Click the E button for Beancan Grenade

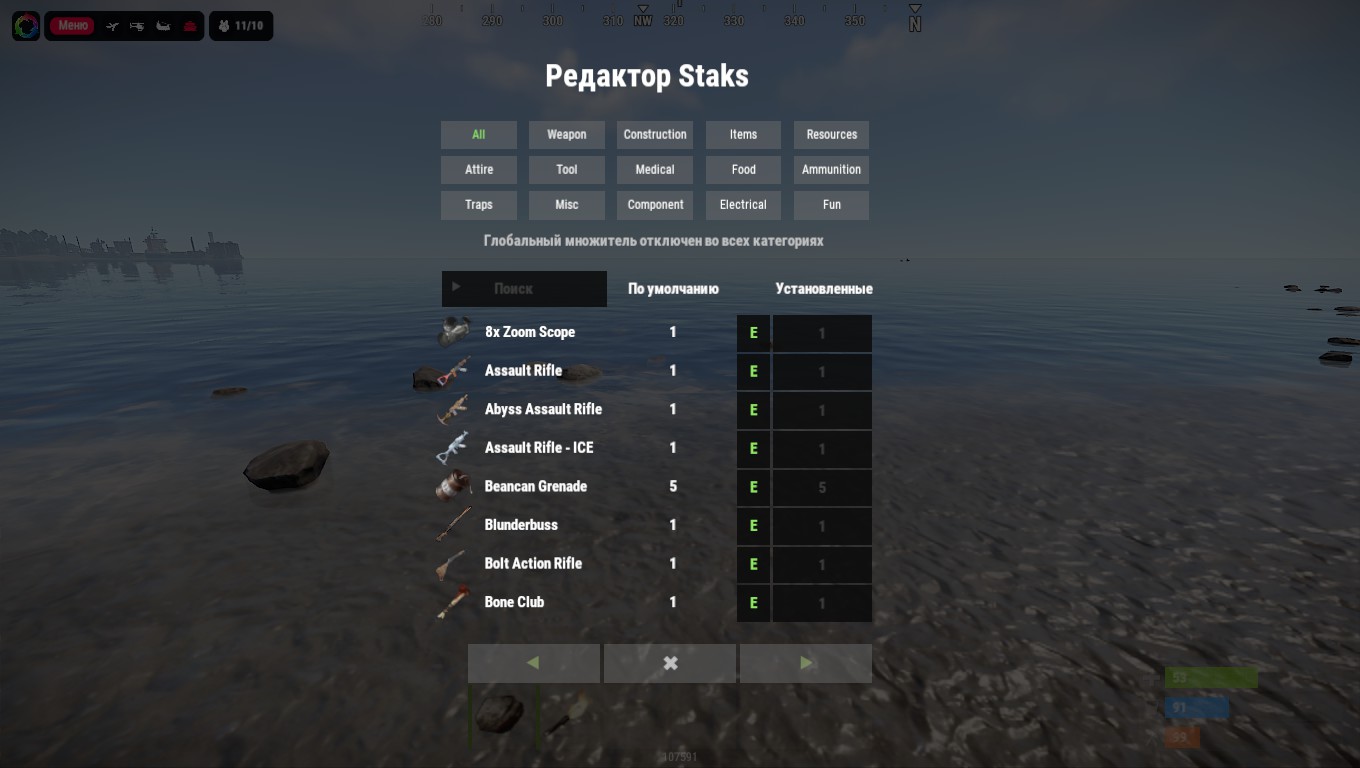[753, 488]
